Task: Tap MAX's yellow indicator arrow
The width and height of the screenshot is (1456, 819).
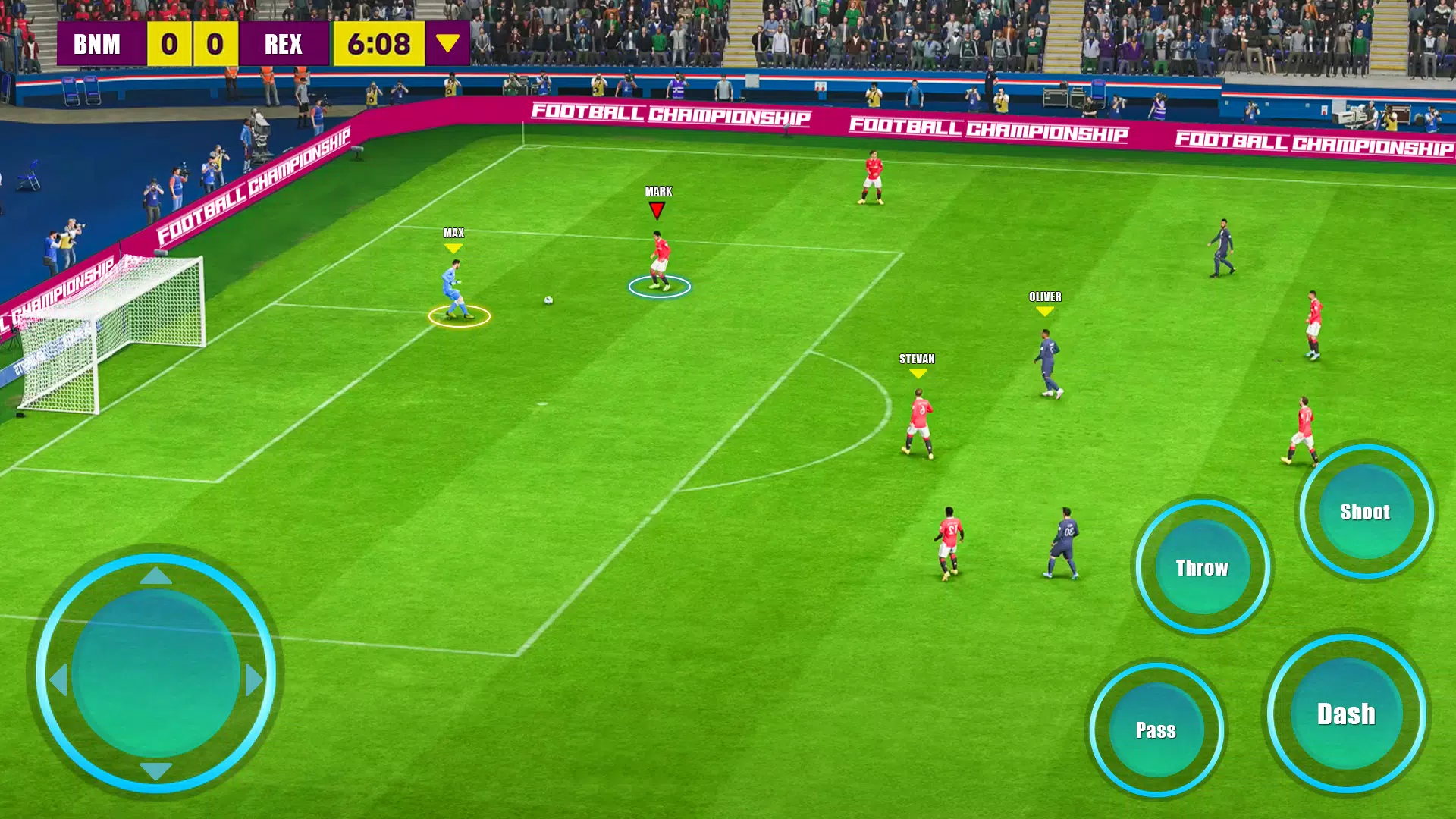Action: [453, 248]
